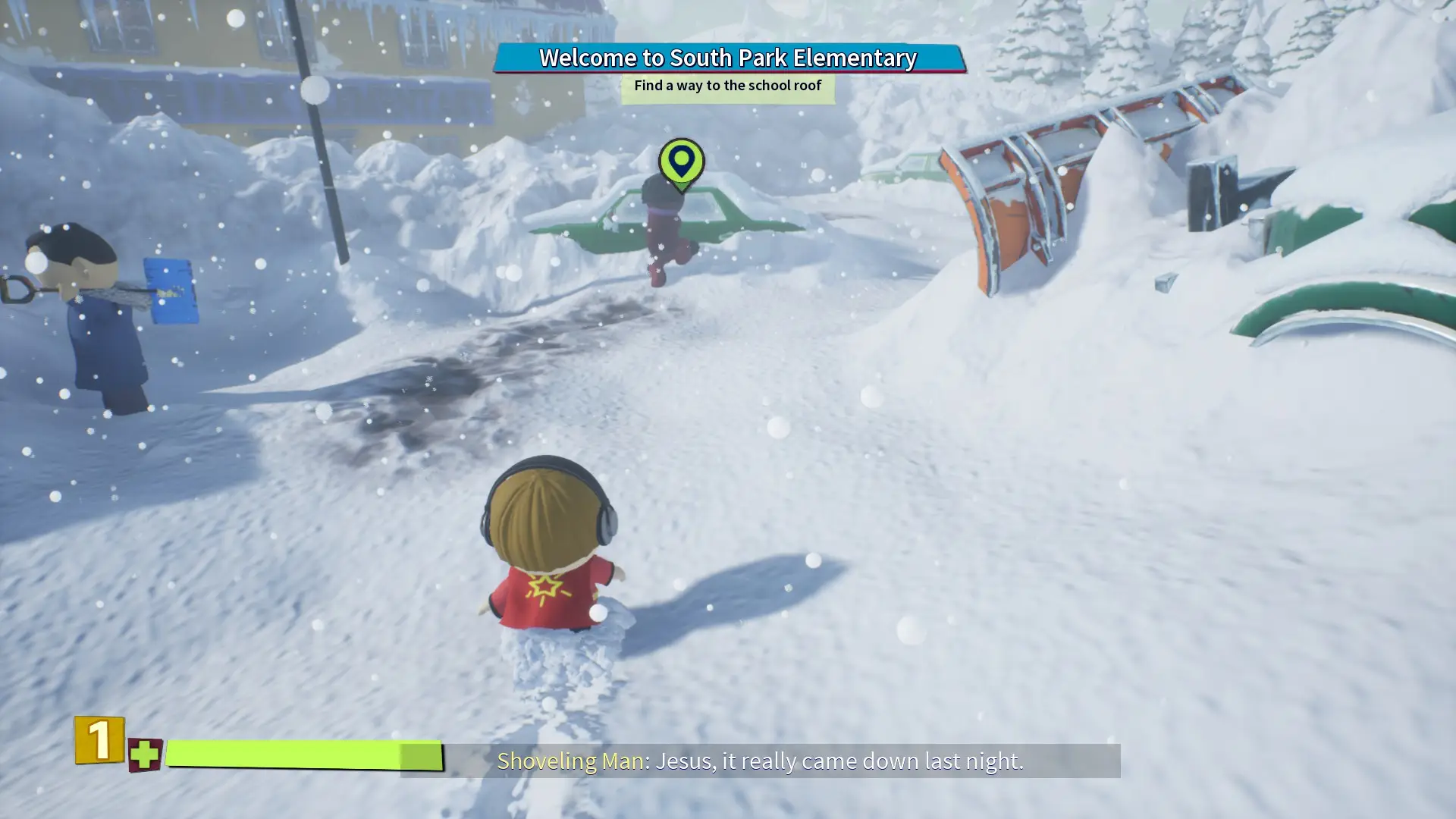Click the yellow number 1 level badge
This screenshot has height=819, width=1456.
99,739
